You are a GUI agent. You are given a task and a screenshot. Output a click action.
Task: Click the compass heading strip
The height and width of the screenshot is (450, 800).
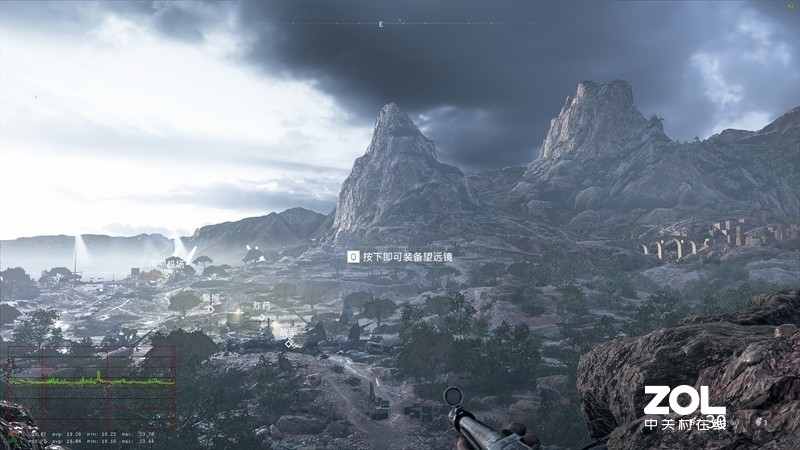(x=381, y=23)
